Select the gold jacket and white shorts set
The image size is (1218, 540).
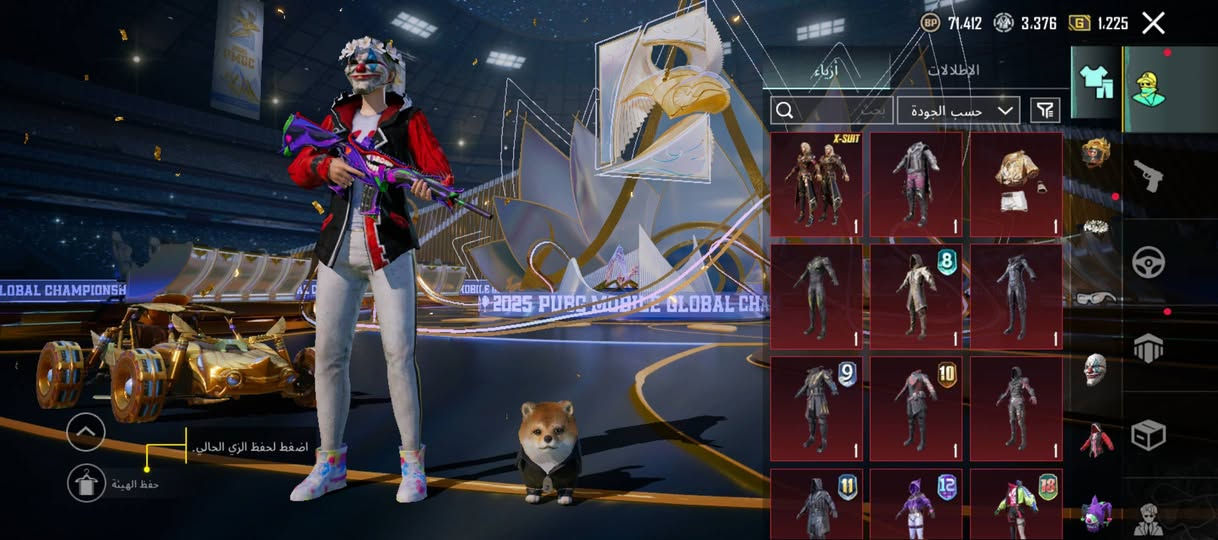pos(1016,185)
